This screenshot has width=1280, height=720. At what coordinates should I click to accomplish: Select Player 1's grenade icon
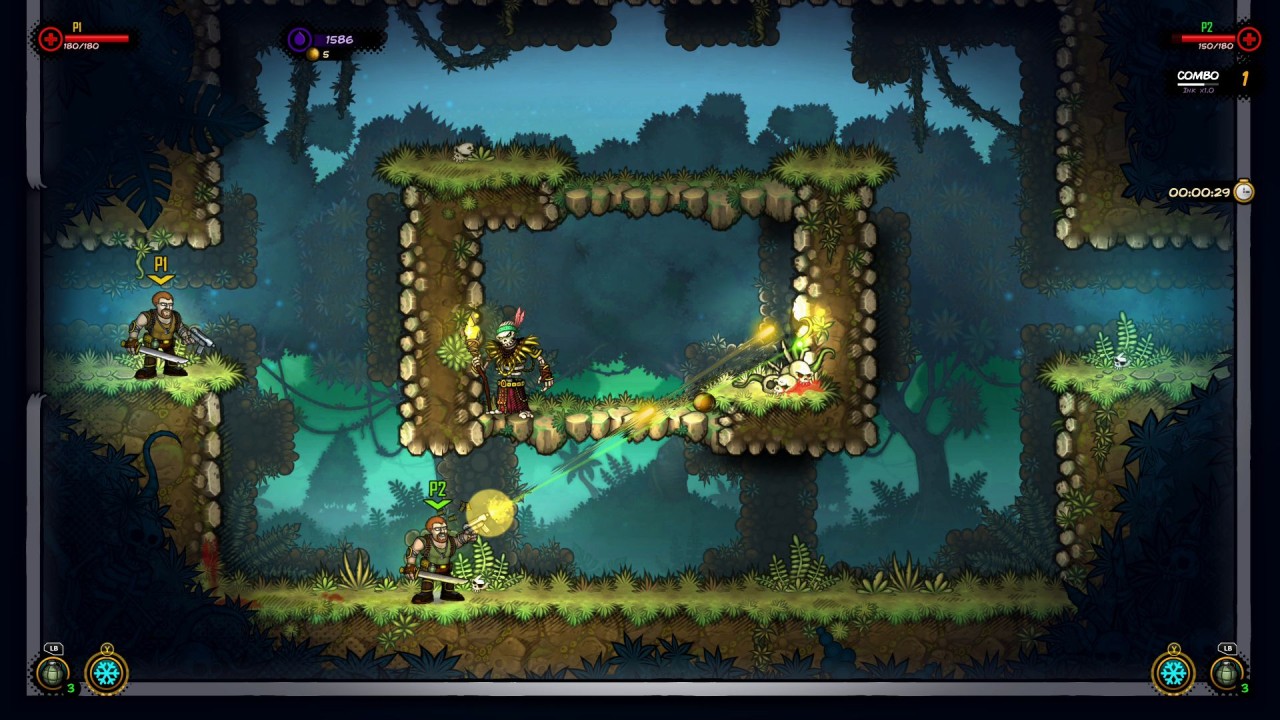pyautogui.click(x=52, y=673)
